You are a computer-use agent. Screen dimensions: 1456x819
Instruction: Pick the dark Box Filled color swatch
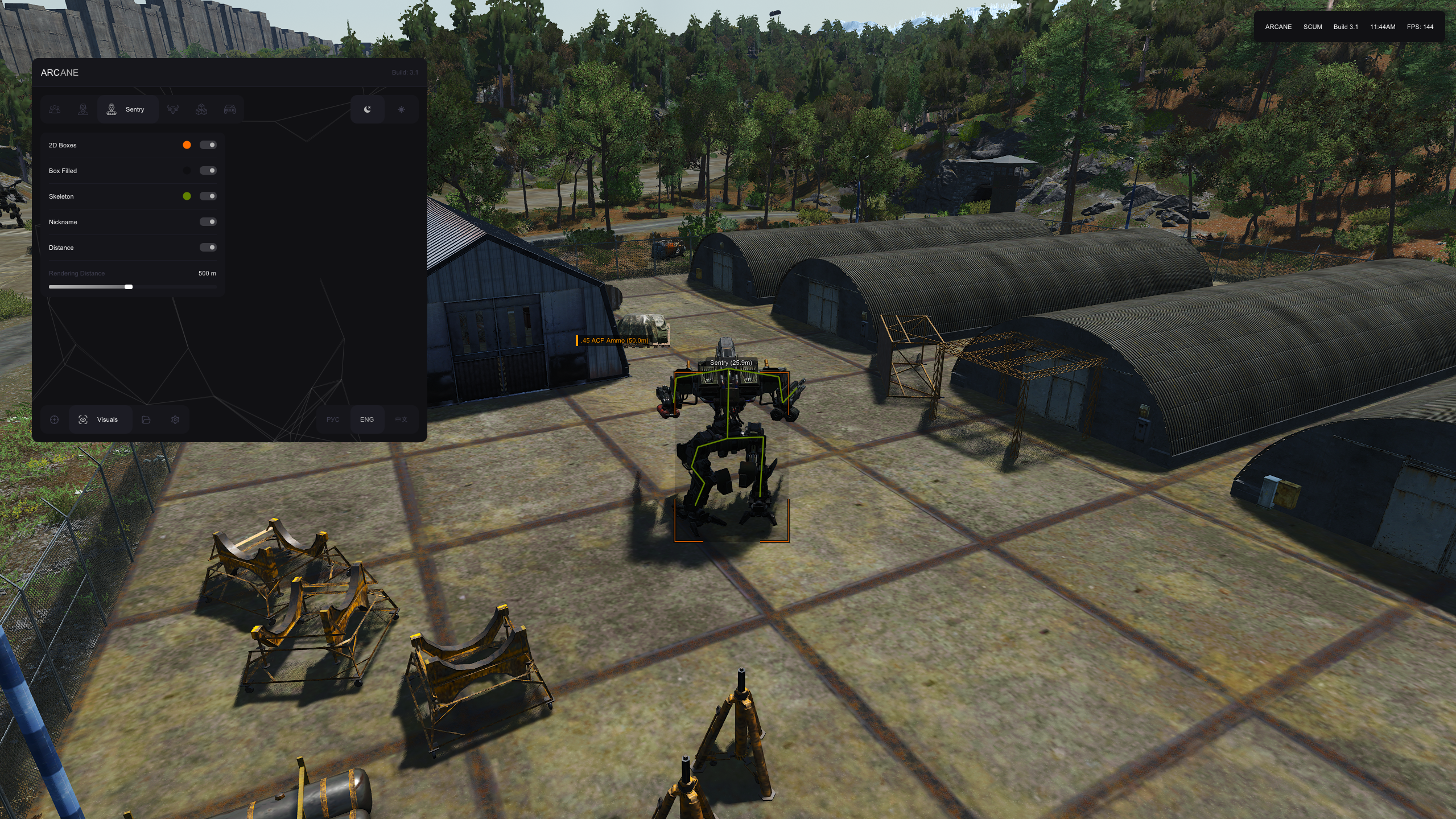pyautogui.click(x=187, y=171)
